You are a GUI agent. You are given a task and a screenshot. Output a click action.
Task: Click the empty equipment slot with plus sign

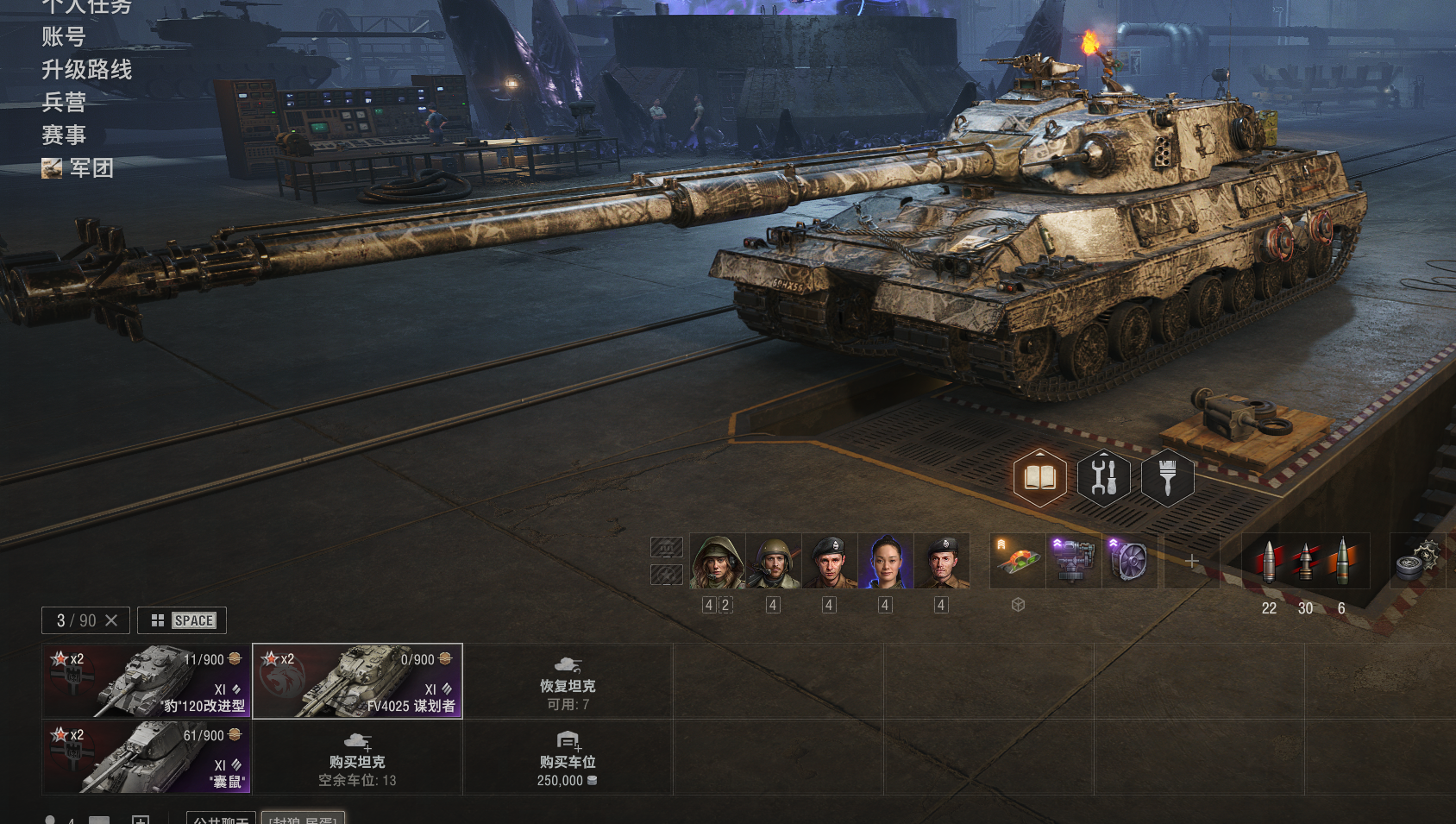pyautogui.click(x=1192, y=562)
